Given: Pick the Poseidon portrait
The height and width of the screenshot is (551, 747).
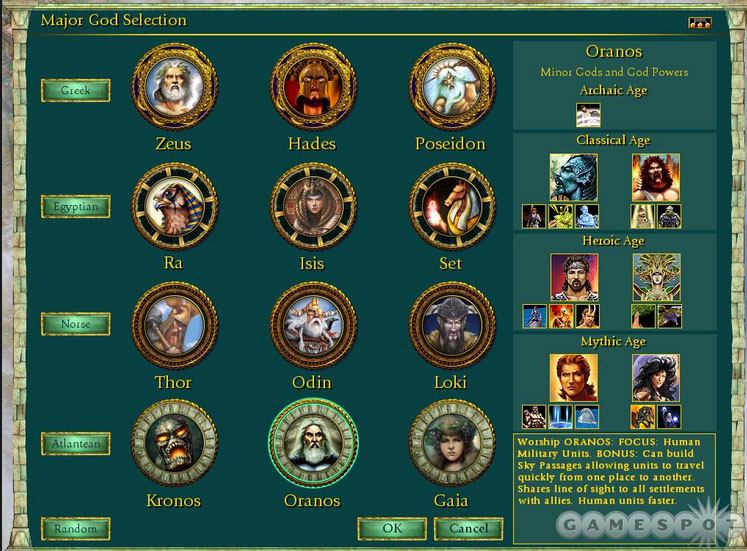Looking at the screenshot, I should tap(450, 88).
